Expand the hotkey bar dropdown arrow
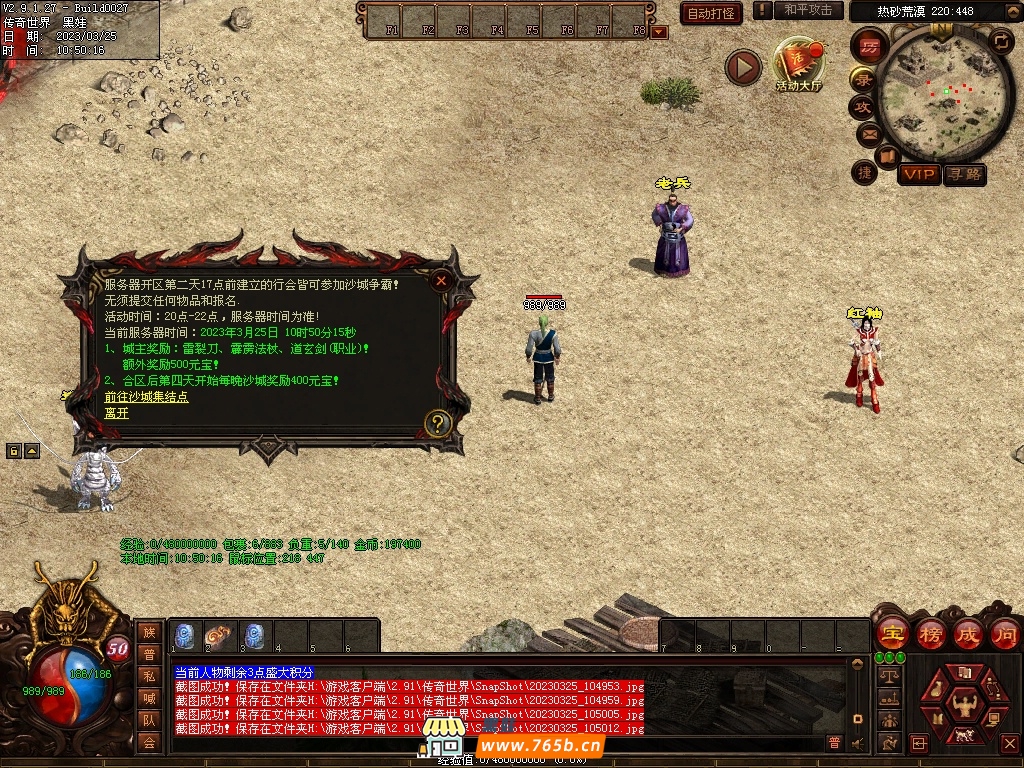Viewport: 1024px width, 768px height. click(659, 32)
